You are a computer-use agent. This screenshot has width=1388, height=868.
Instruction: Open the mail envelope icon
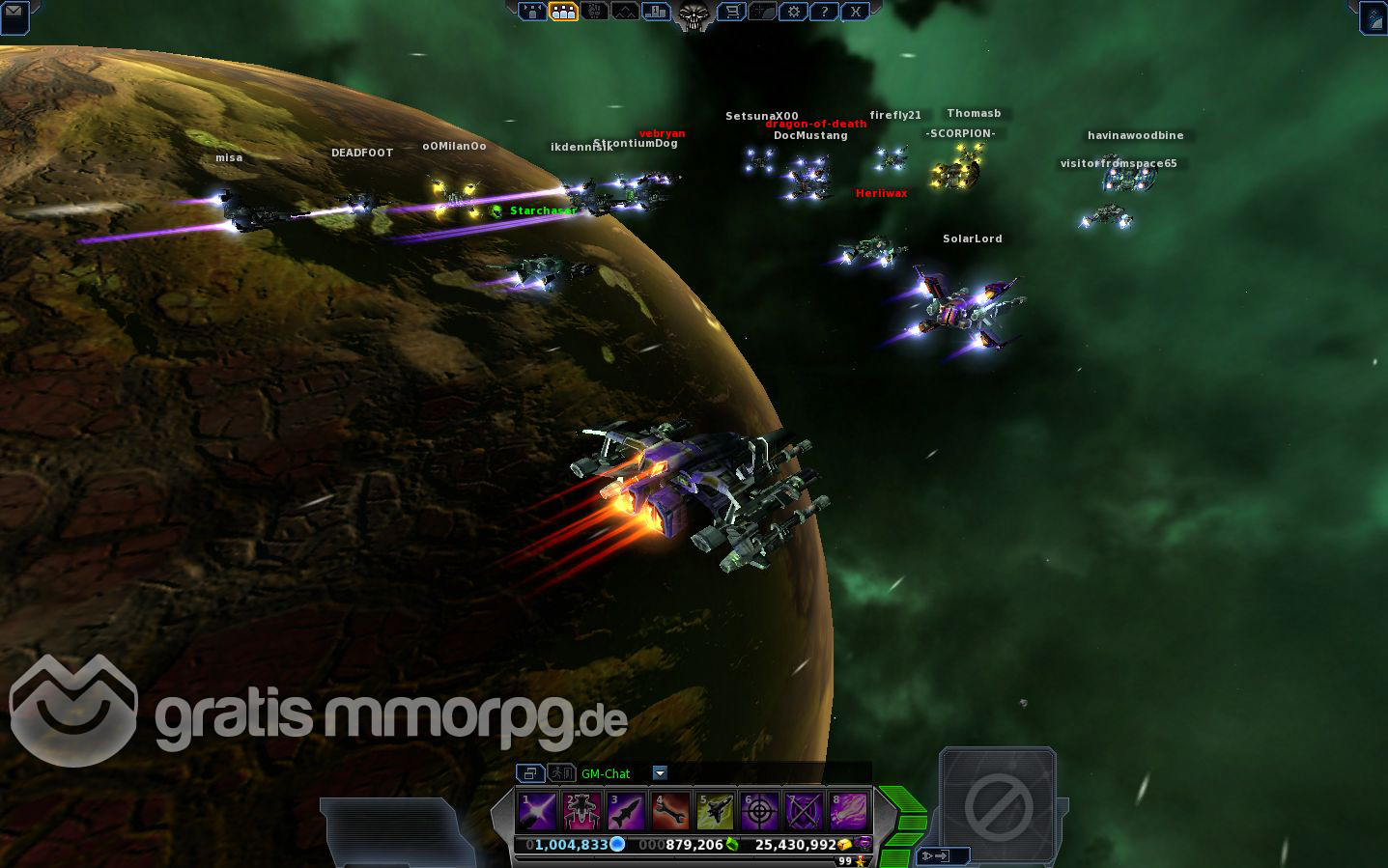coord(14,14)
